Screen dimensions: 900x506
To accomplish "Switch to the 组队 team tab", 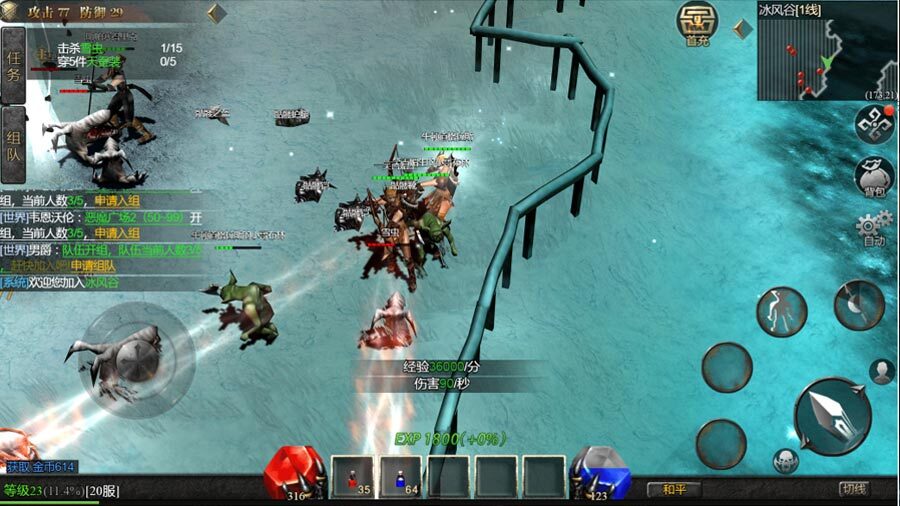I will coord(14,147).
